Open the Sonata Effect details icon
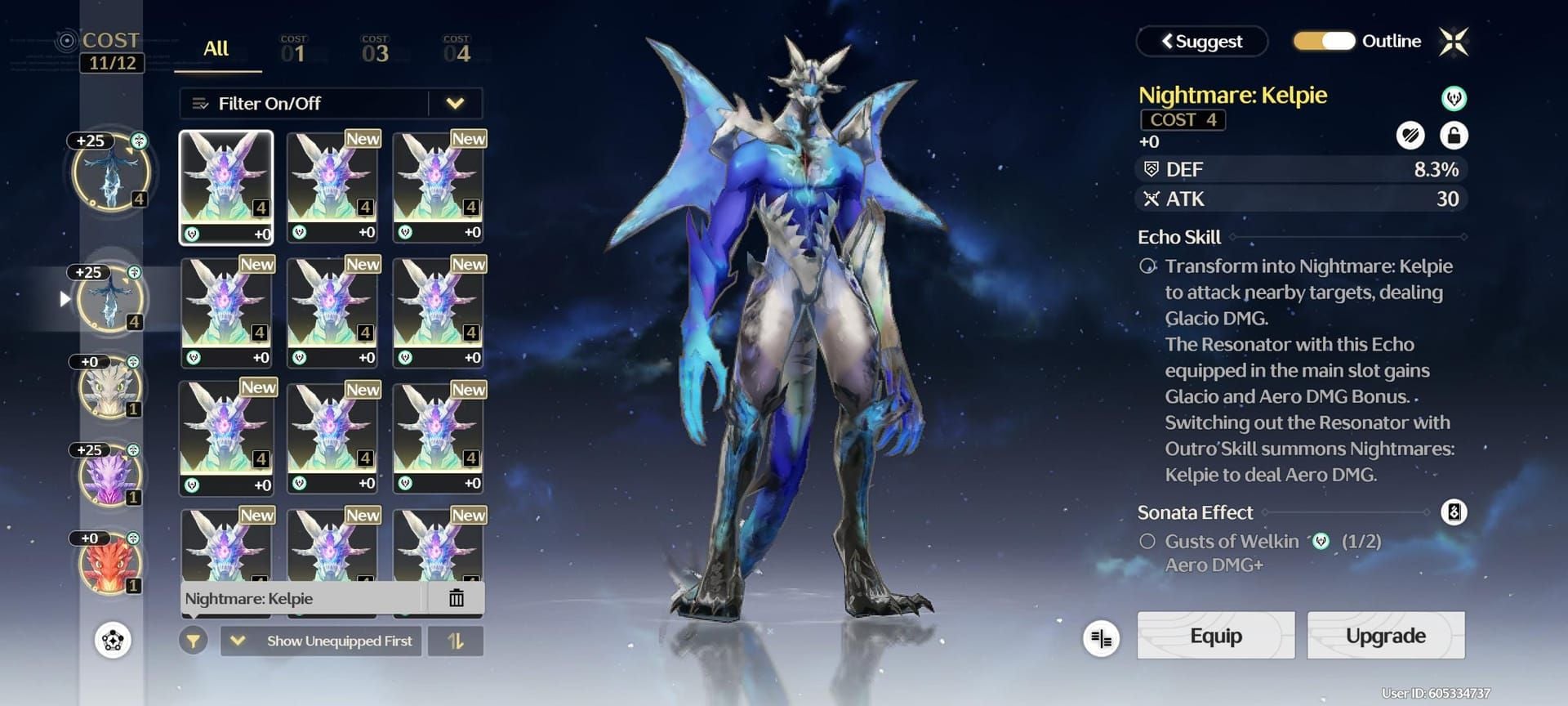Viewport: 1568px width, 706px height. [x=1454, y=512]
